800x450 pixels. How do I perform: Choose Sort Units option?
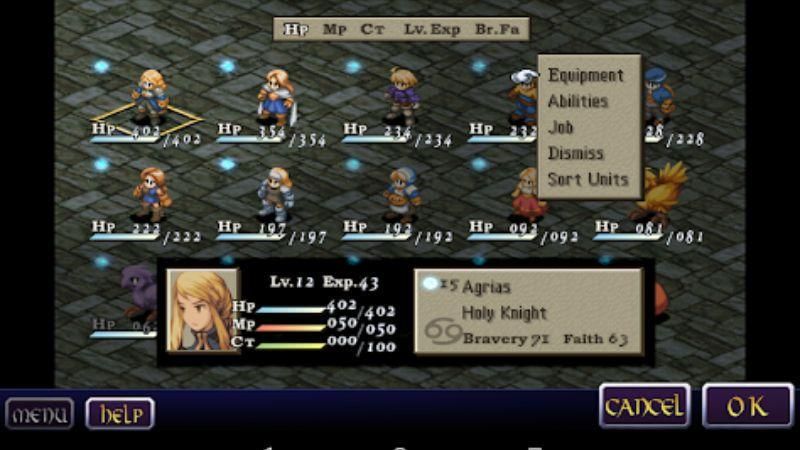pyautogui.click(x=588, y=179)
